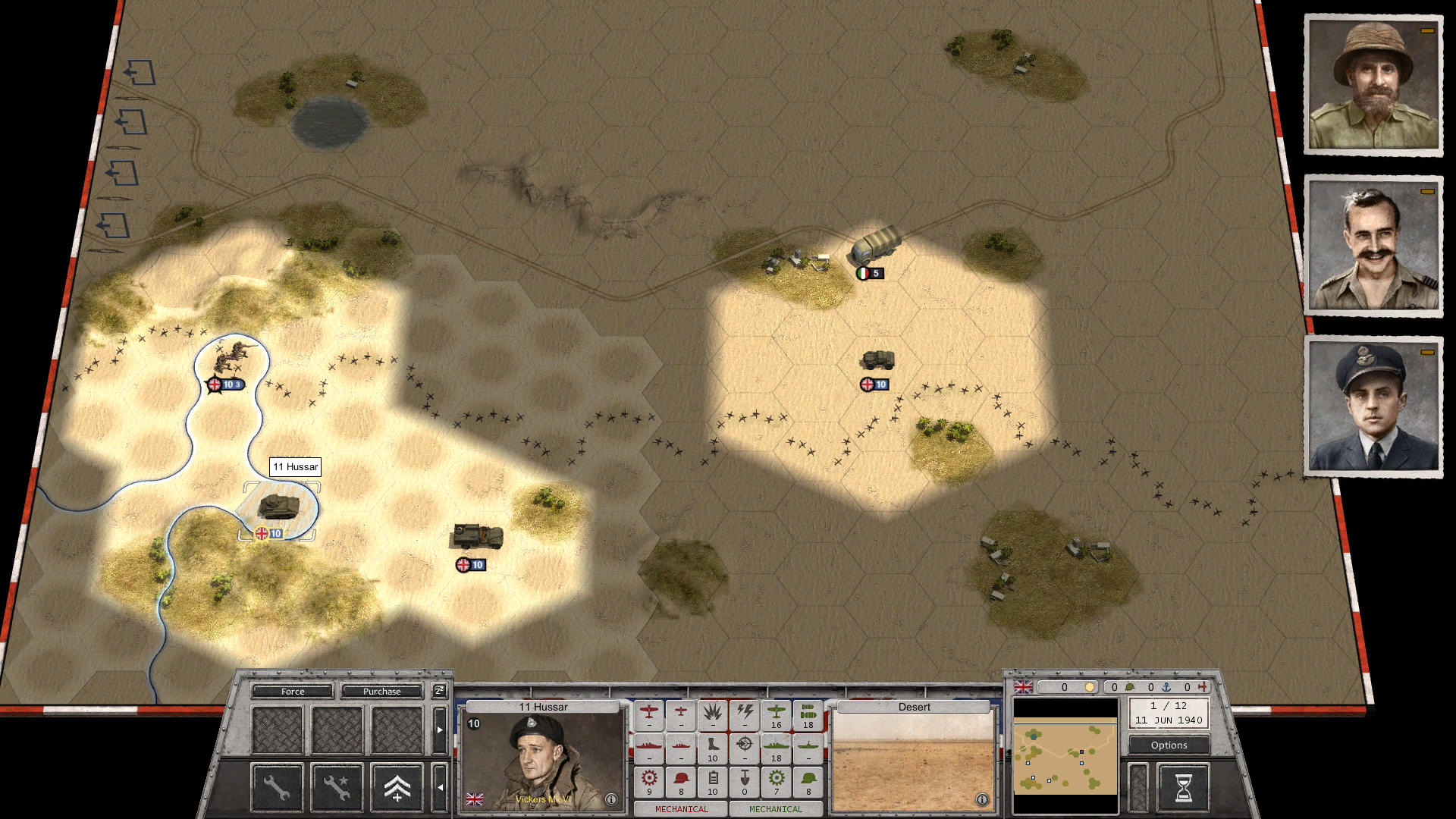1456x819 pixels.
Task: Open info for the Vickers Mk.VI unit
Action: tap(611, 798)
